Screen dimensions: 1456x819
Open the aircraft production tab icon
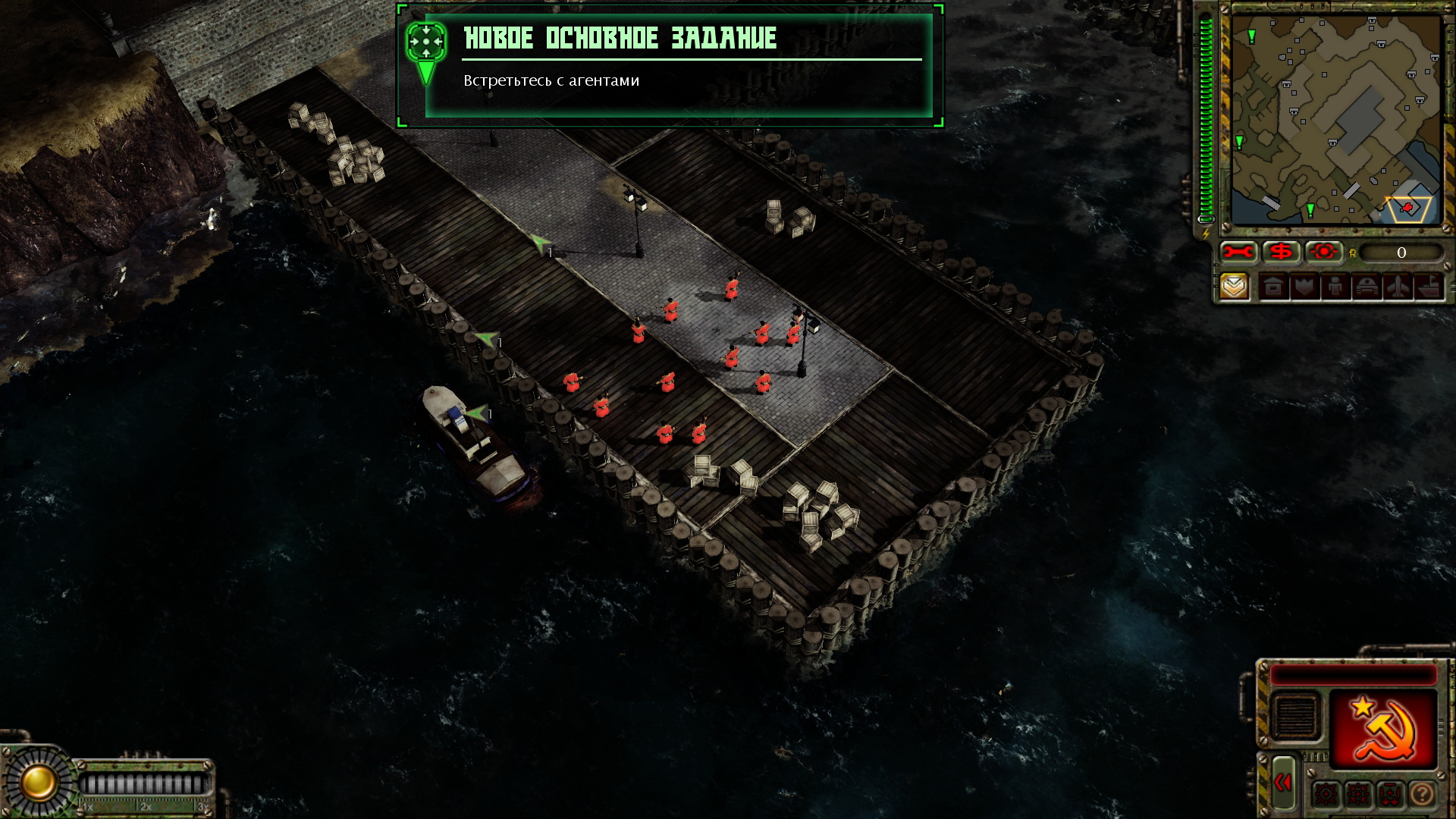pos(1397,287)
